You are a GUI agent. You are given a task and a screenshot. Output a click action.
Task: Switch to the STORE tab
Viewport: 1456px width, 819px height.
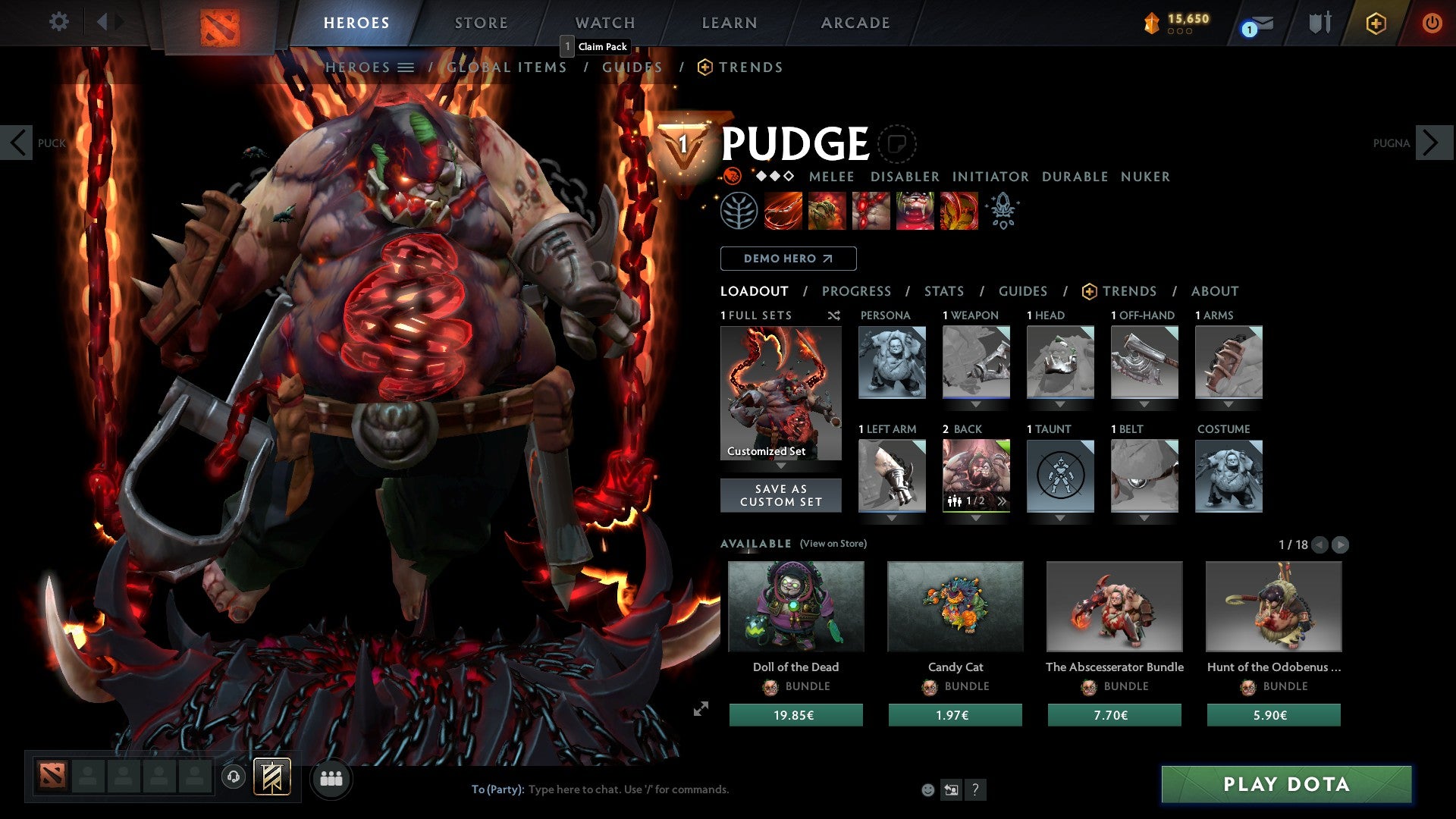481,23
